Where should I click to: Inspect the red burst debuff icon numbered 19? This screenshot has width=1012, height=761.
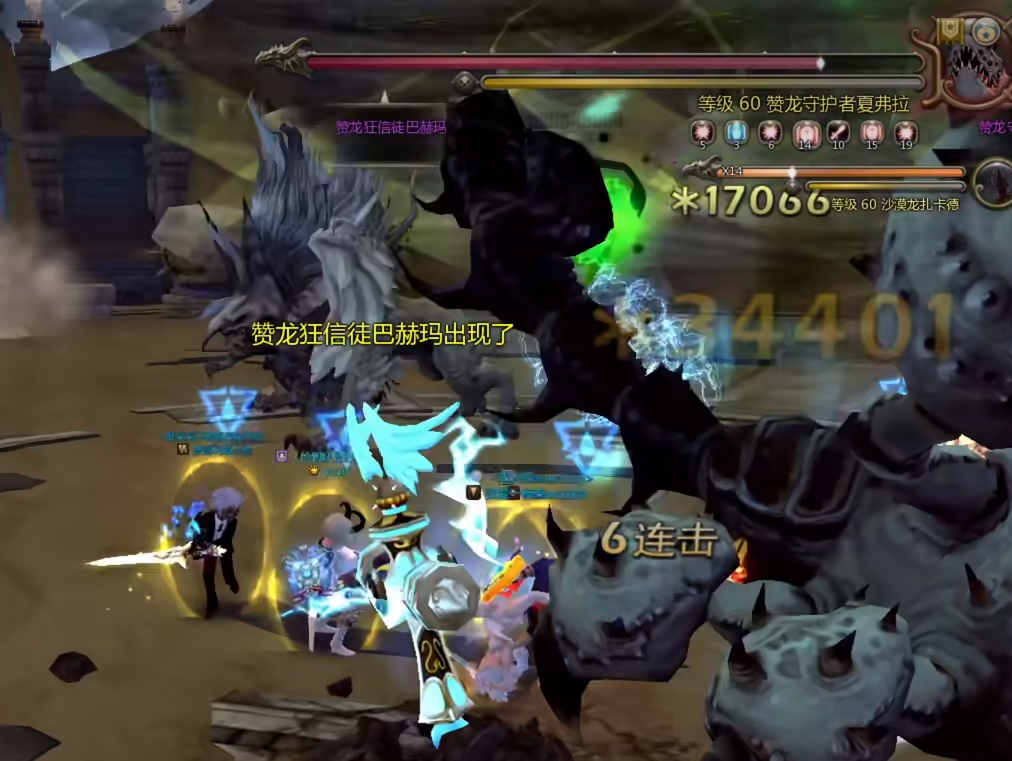click(x=906, y=131)
